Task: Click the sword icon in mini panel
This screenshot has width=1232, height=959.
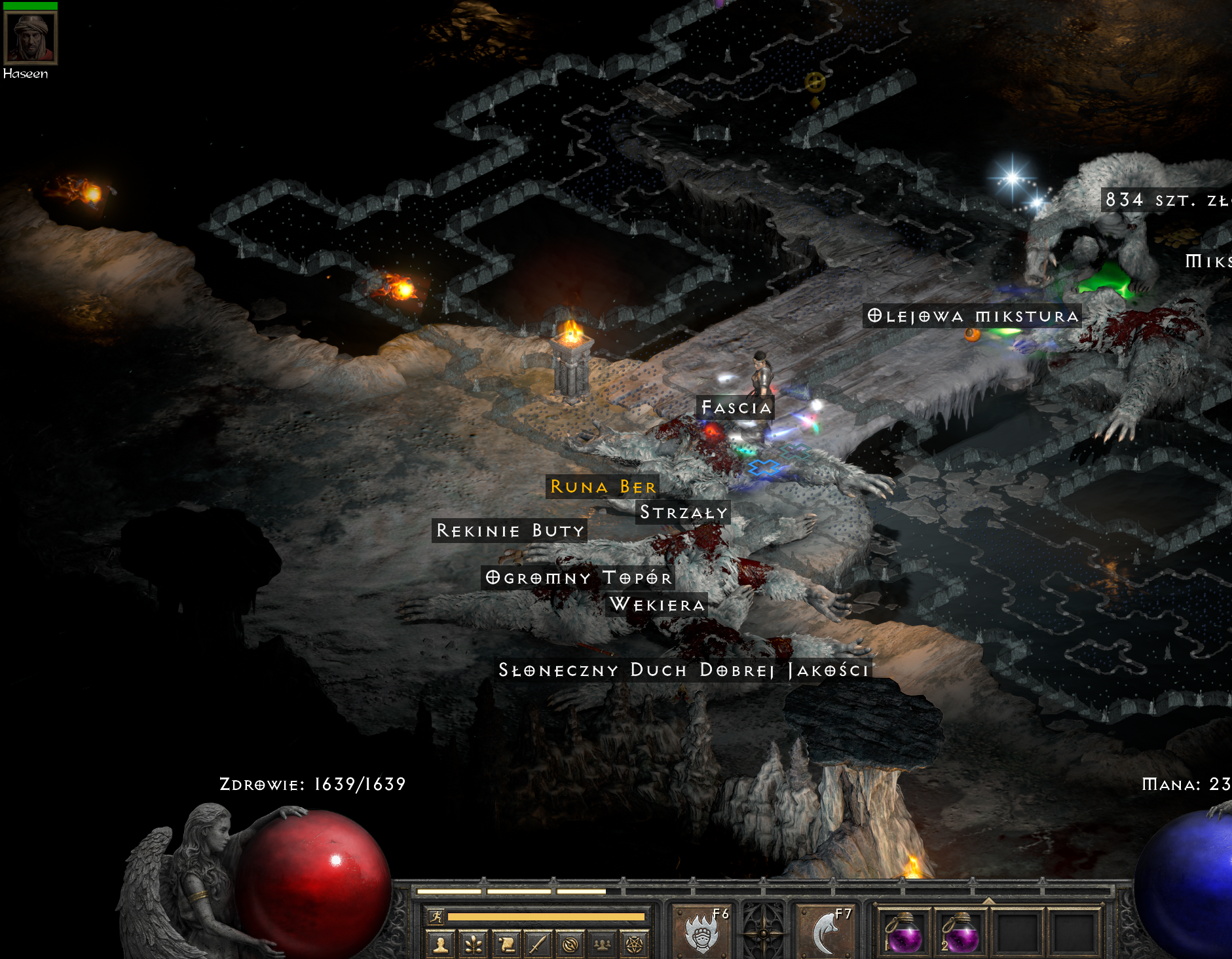Action: 537,944
